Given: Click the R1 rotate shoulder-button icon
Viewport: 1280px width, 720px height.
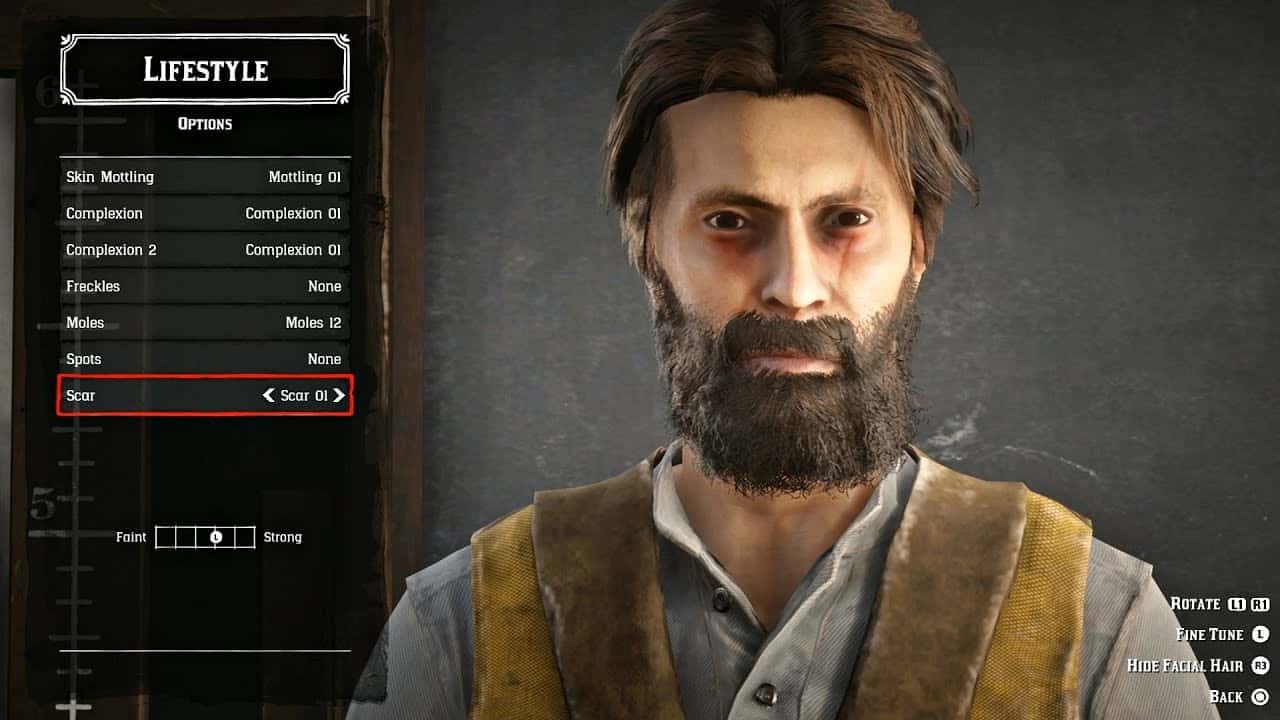Looking at the screenshot, I should (1259, 603).
